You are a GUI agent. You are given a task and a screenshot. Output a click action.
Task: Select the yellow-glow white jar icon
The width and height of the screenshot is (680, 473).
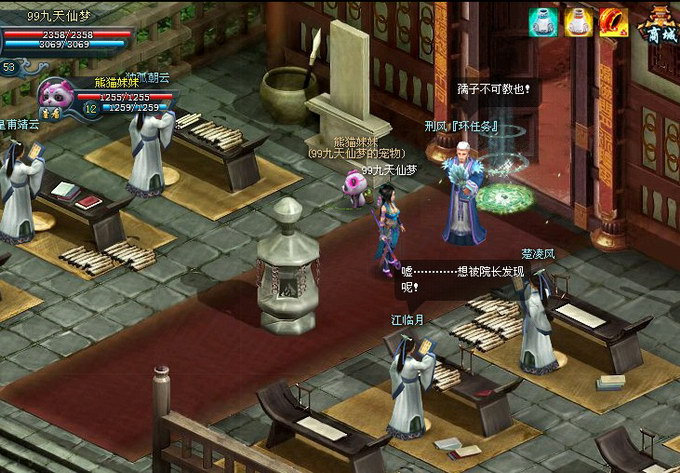[579, 22]
